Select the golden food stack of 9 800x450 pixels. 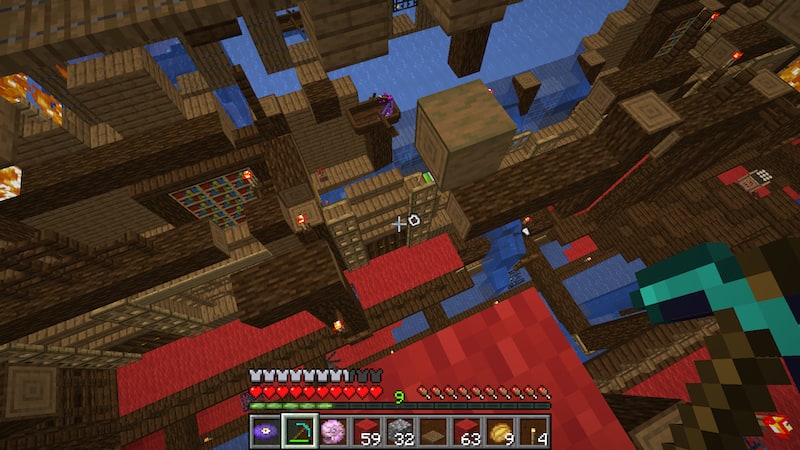click(501, 431)
